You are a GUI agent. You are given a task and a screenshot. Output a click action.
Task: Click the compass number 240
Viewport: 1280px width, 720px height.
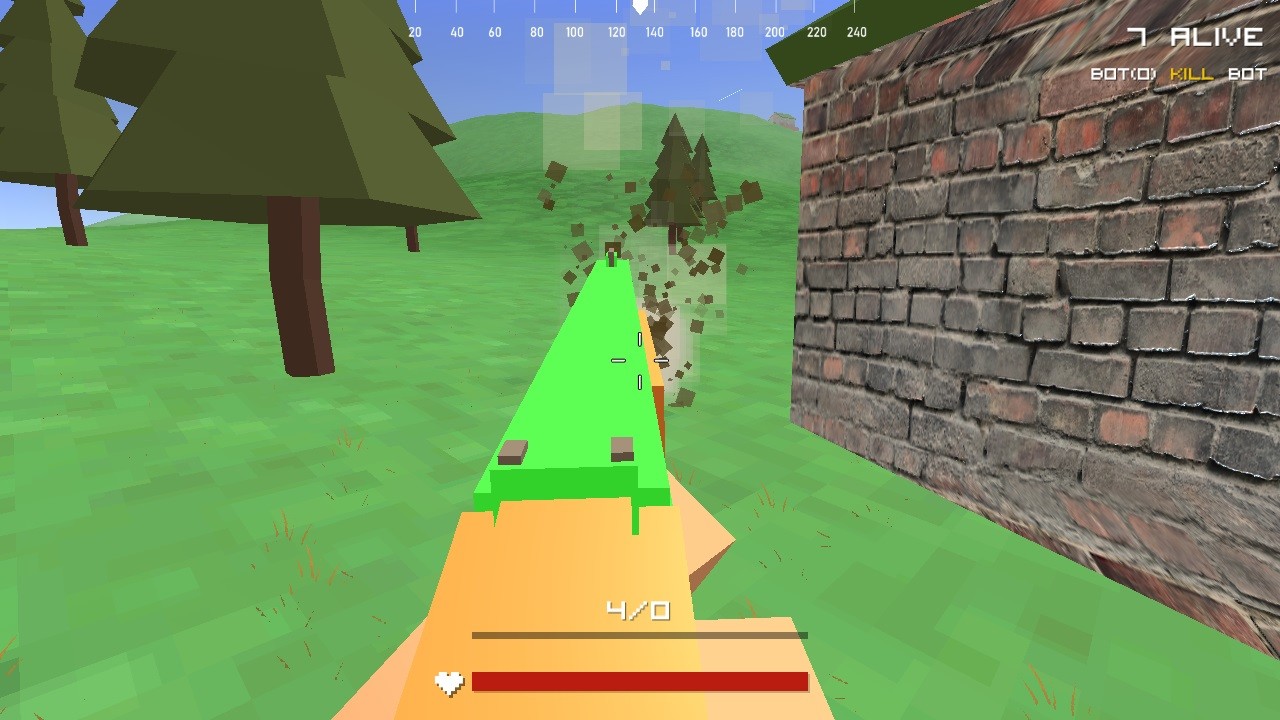[857, 31]
